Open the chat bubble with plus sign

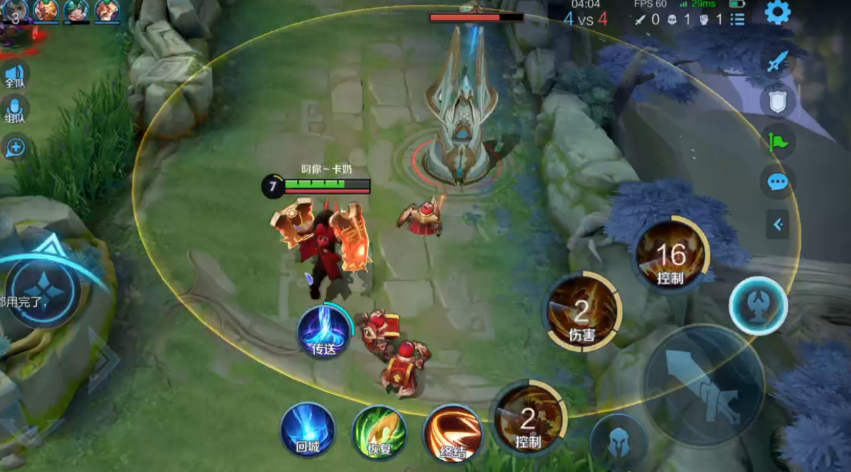(x=15, y=148)
